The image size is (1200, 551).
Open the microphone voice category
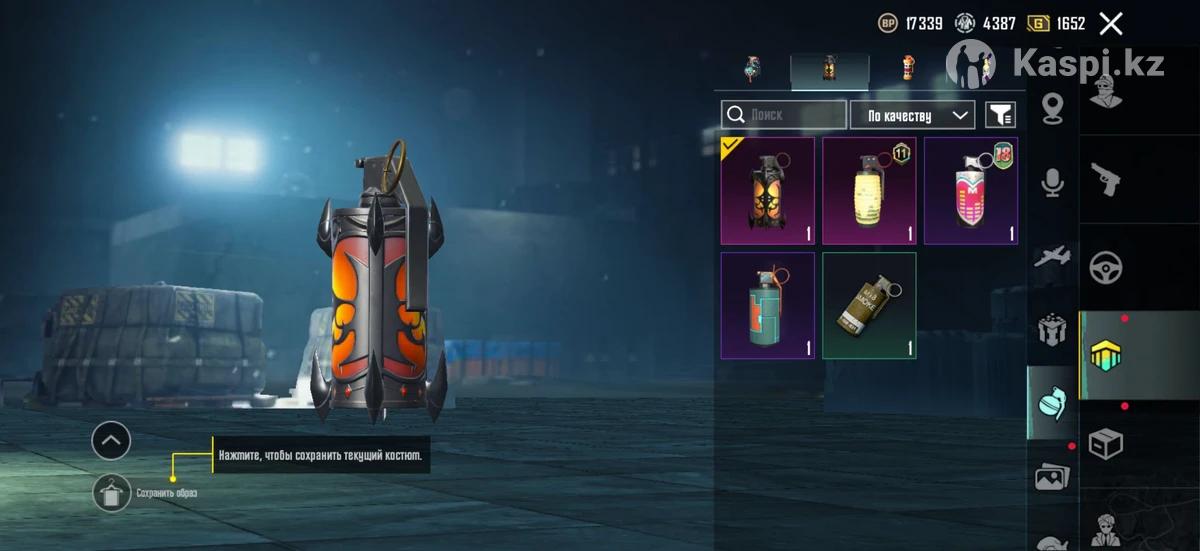tap(1052, 182)
